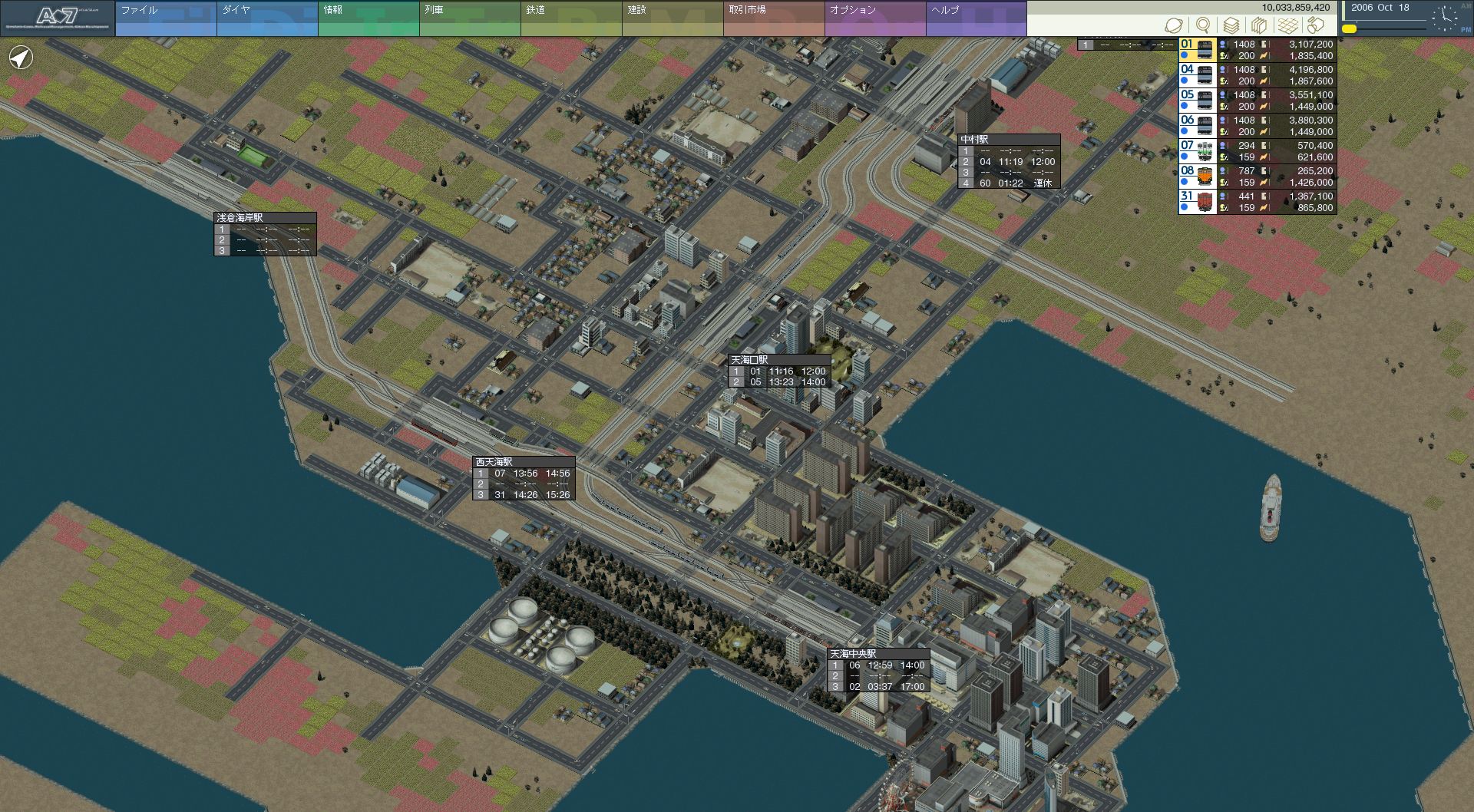Select red train 31 in the list
Image resolution: width=1474 pixels, height=812 pixels.
(1198, 202)
